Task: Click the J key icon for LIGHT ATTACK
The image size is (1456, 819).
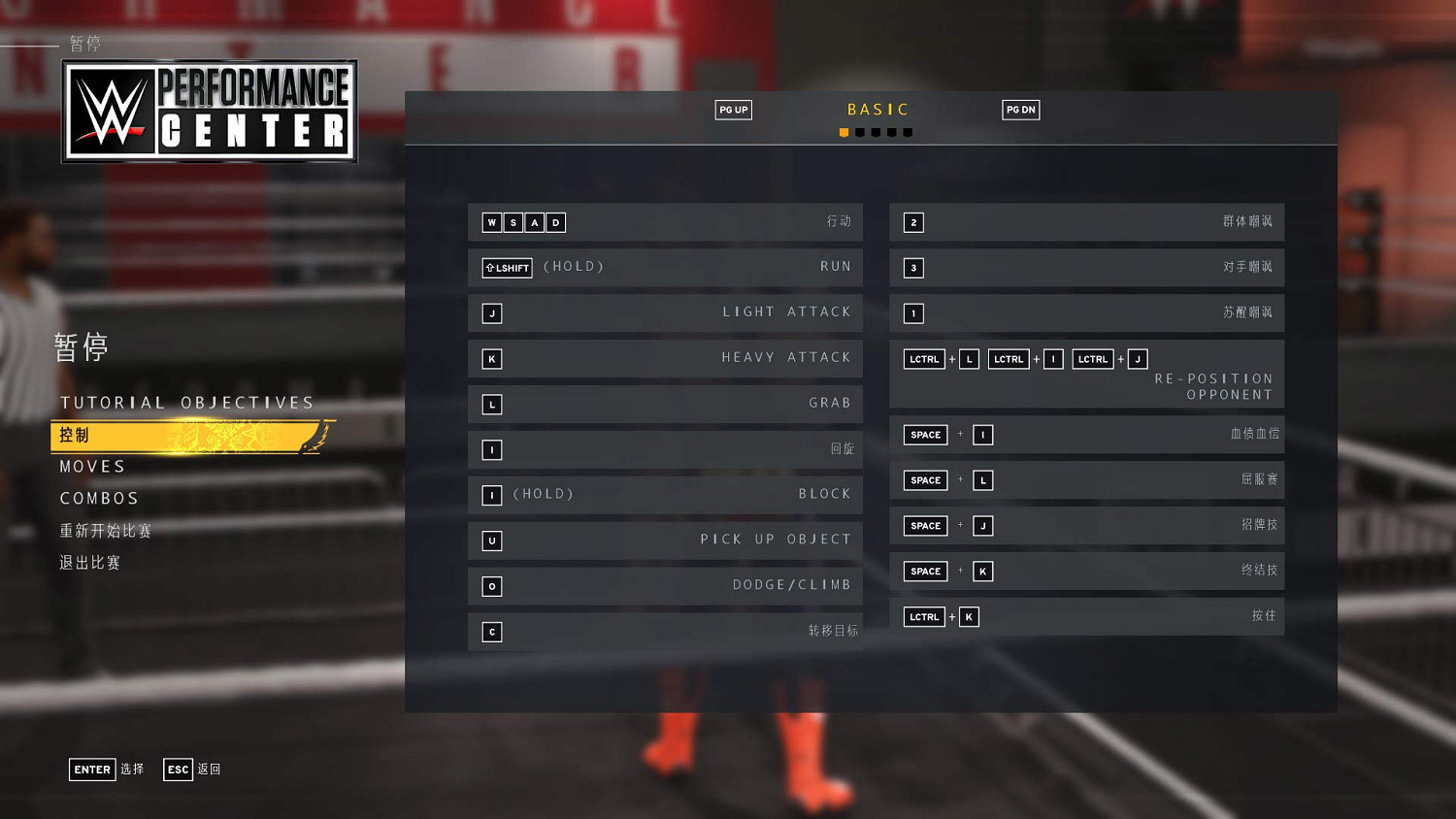Action: (x=492, y=313)
